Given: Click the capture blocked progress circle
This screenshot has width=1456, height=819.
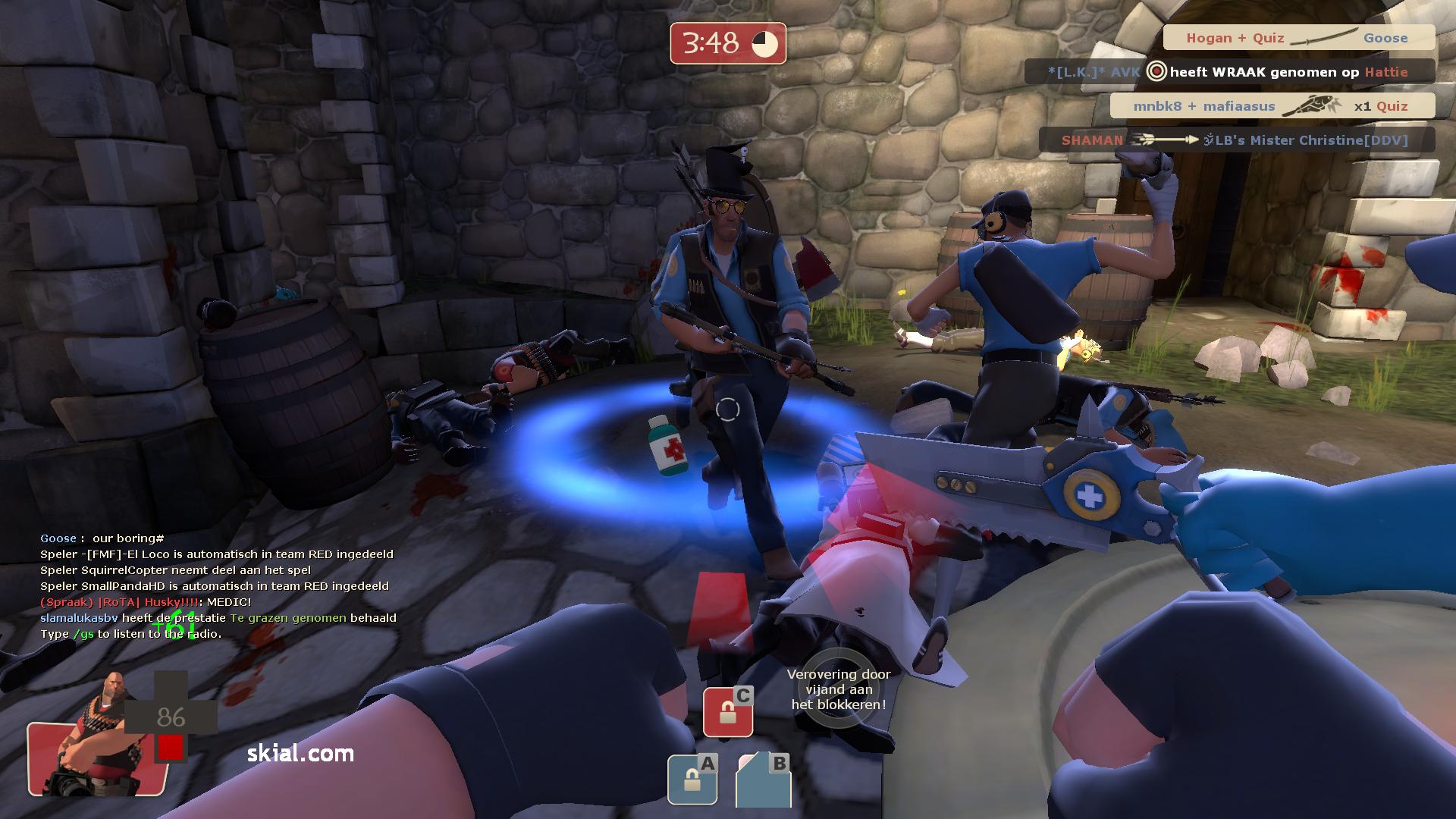Looking at the screenshot, I should tap(838, 689).
